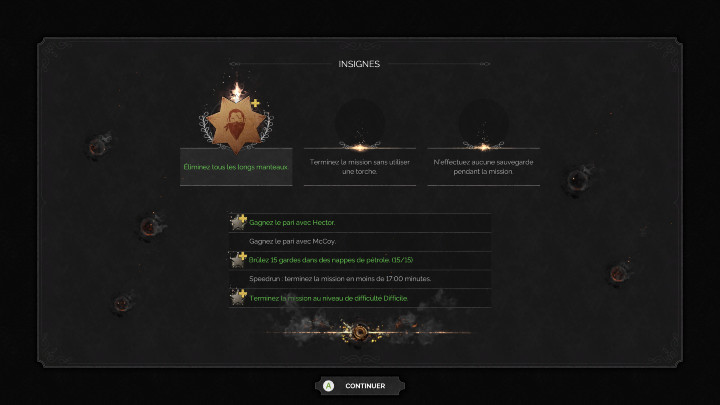Choose the burn 15 guards challenge row
Image resolution: width=720 pixels, height=405 pixels.
[x=360, y=260]
